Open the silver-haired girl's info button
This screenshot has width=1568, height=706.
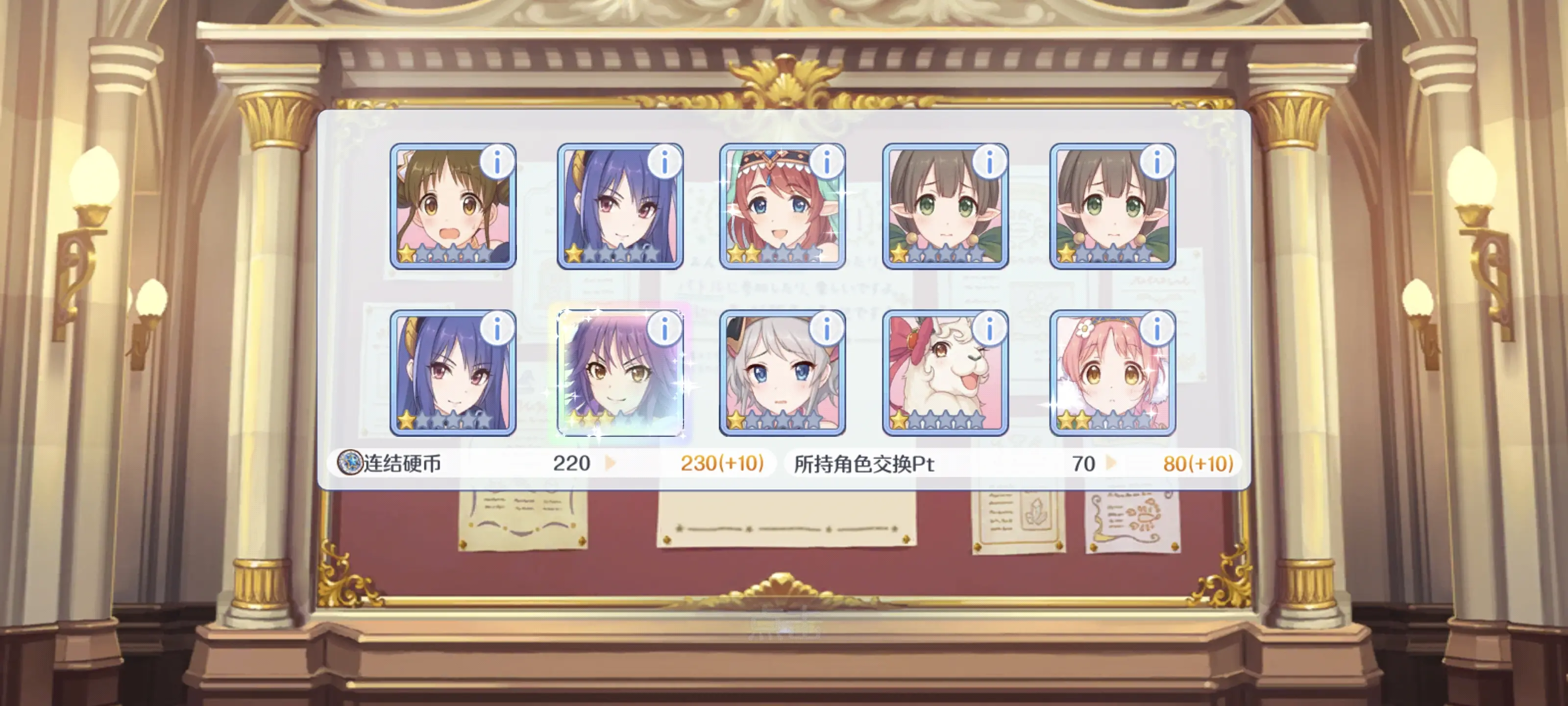coord(827,329)
